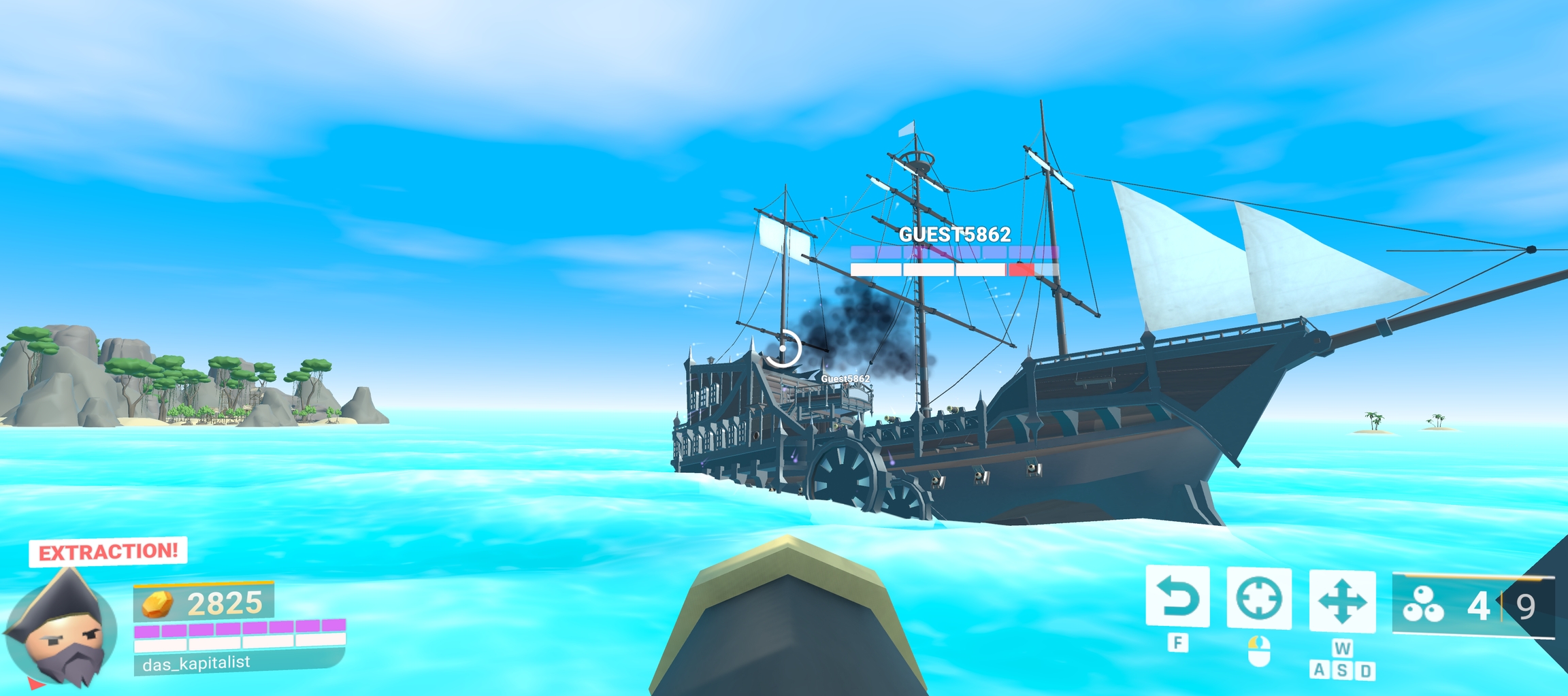Click the cannonball ammo icon
1568x696 pixels.
click(1423, 604)
